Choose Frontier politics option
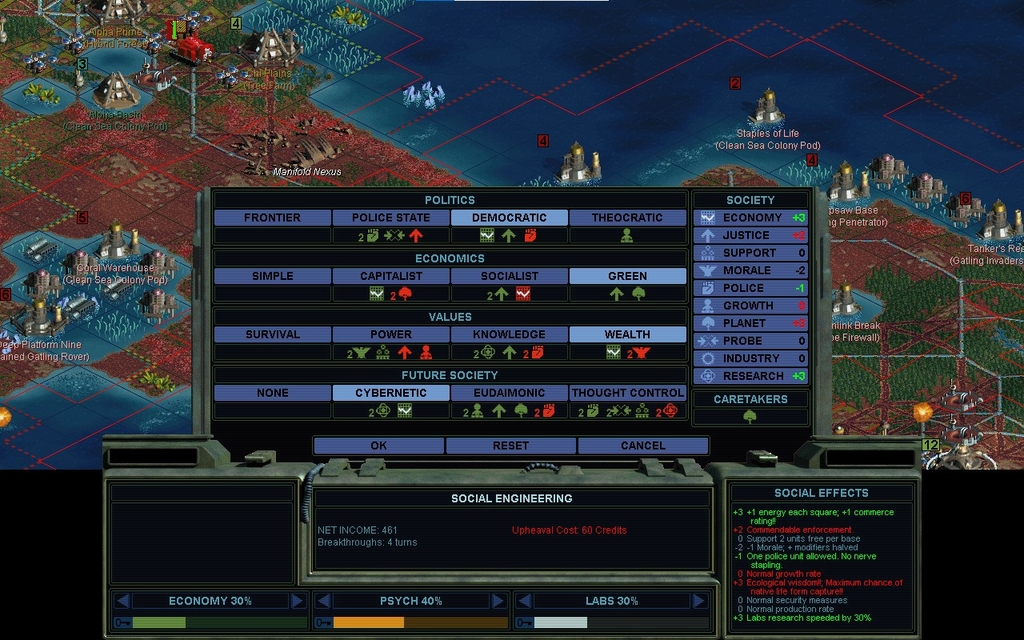 pyautogui.click(x=272, y=217)
